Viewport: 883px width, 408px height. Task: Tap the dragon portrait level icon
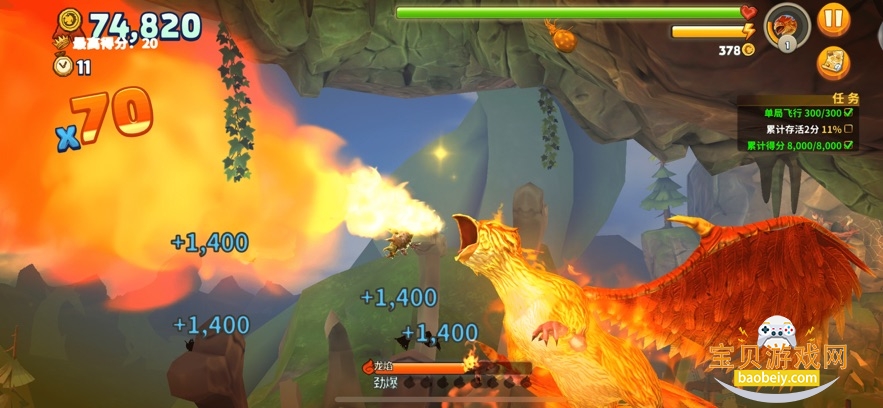784,25
